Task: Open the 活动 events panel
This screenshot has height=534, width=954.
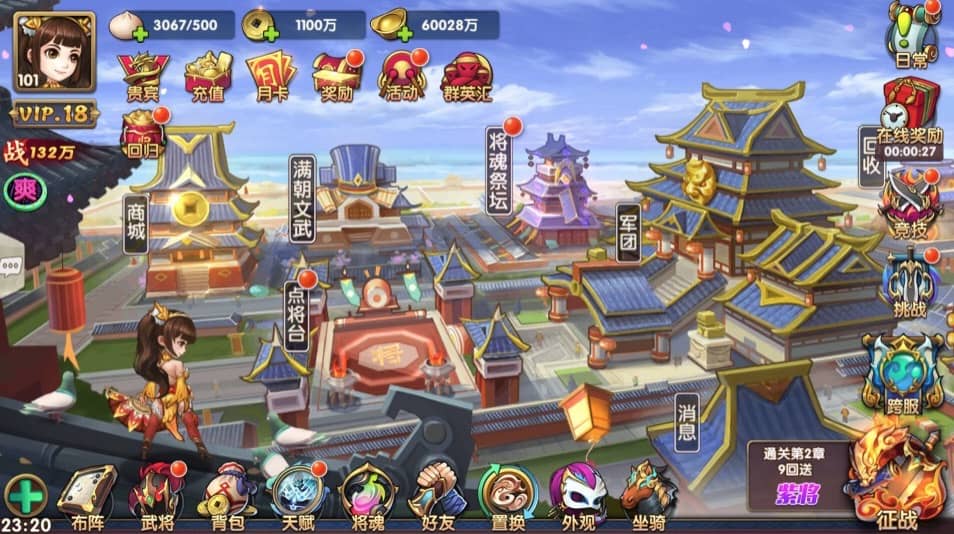Action: coord(403,75)
